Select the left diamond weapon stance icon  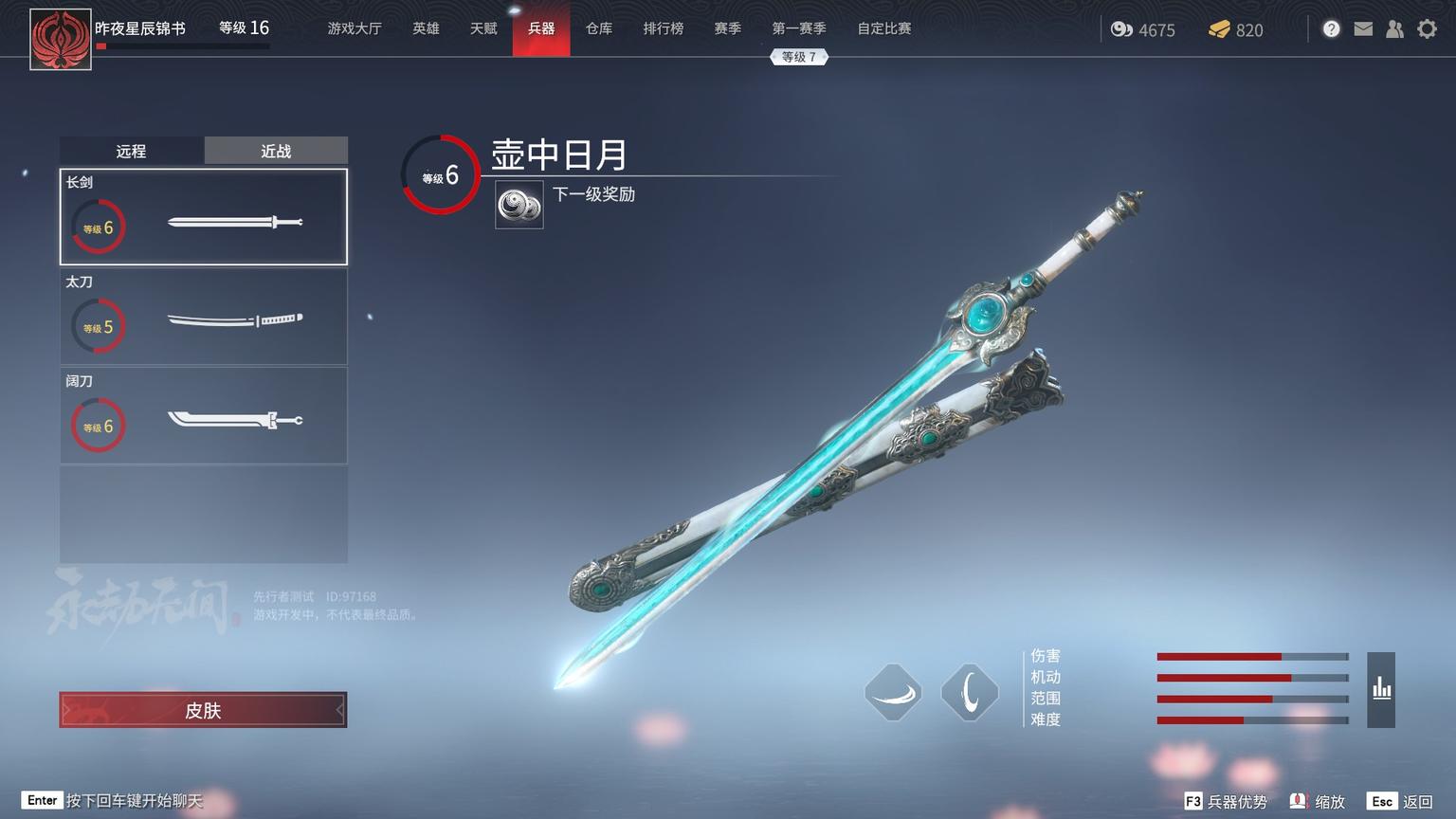[x=892, y=693]
